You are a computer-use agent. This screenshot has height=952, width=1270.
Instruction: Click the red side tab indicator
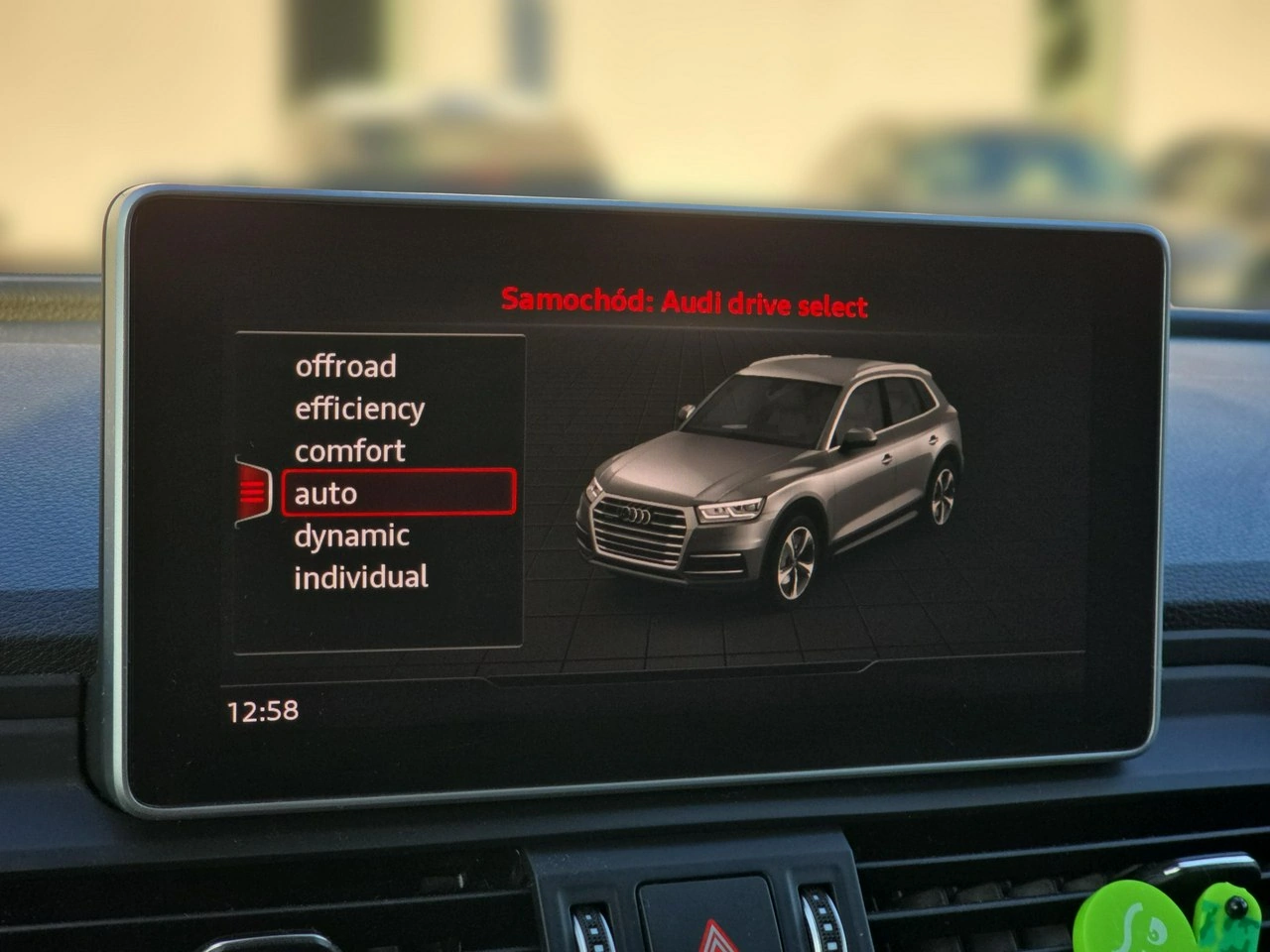[255, 493]
